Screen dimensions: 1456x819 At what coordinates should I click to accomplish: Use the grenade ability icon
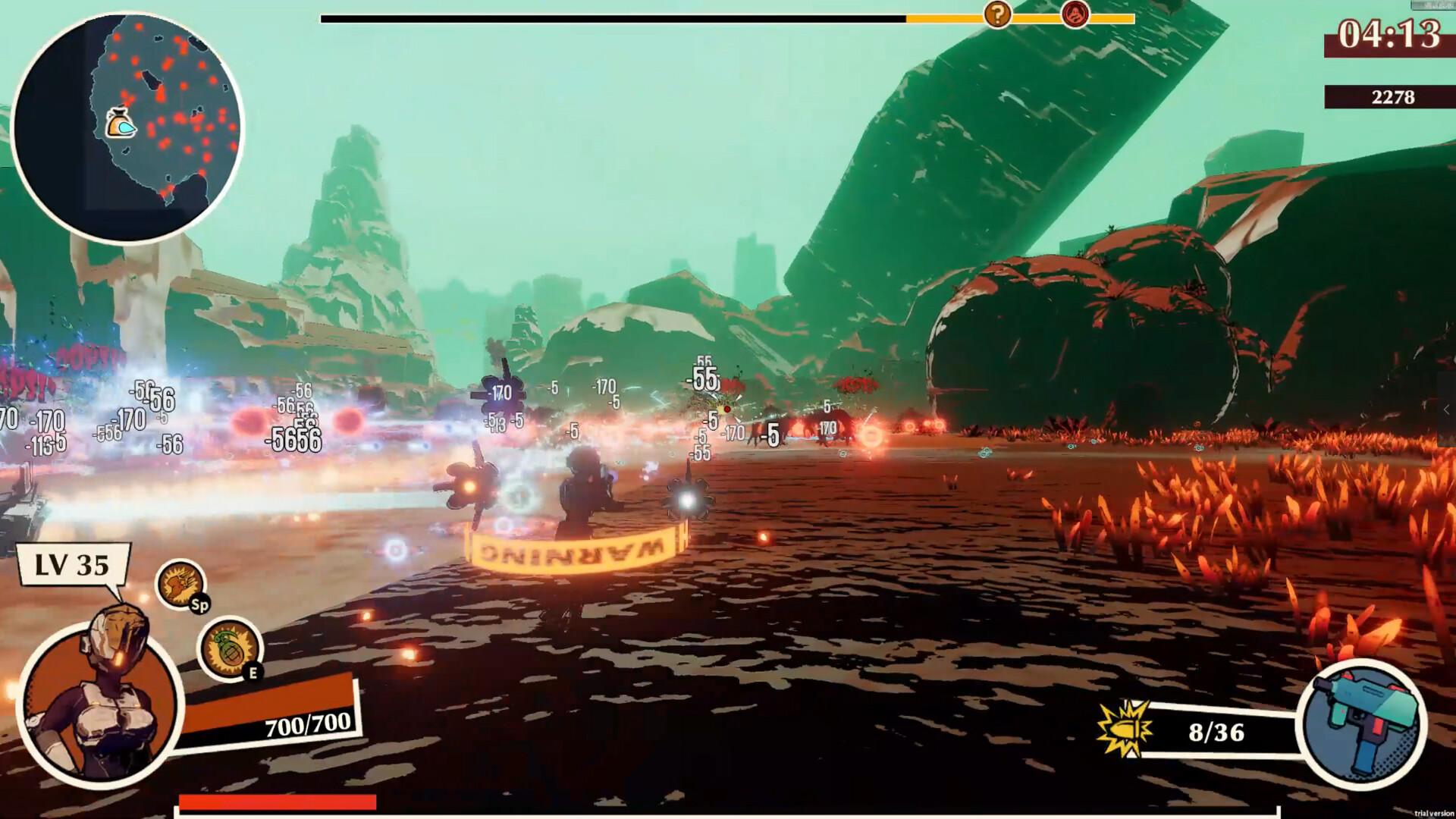click(228, 648)
